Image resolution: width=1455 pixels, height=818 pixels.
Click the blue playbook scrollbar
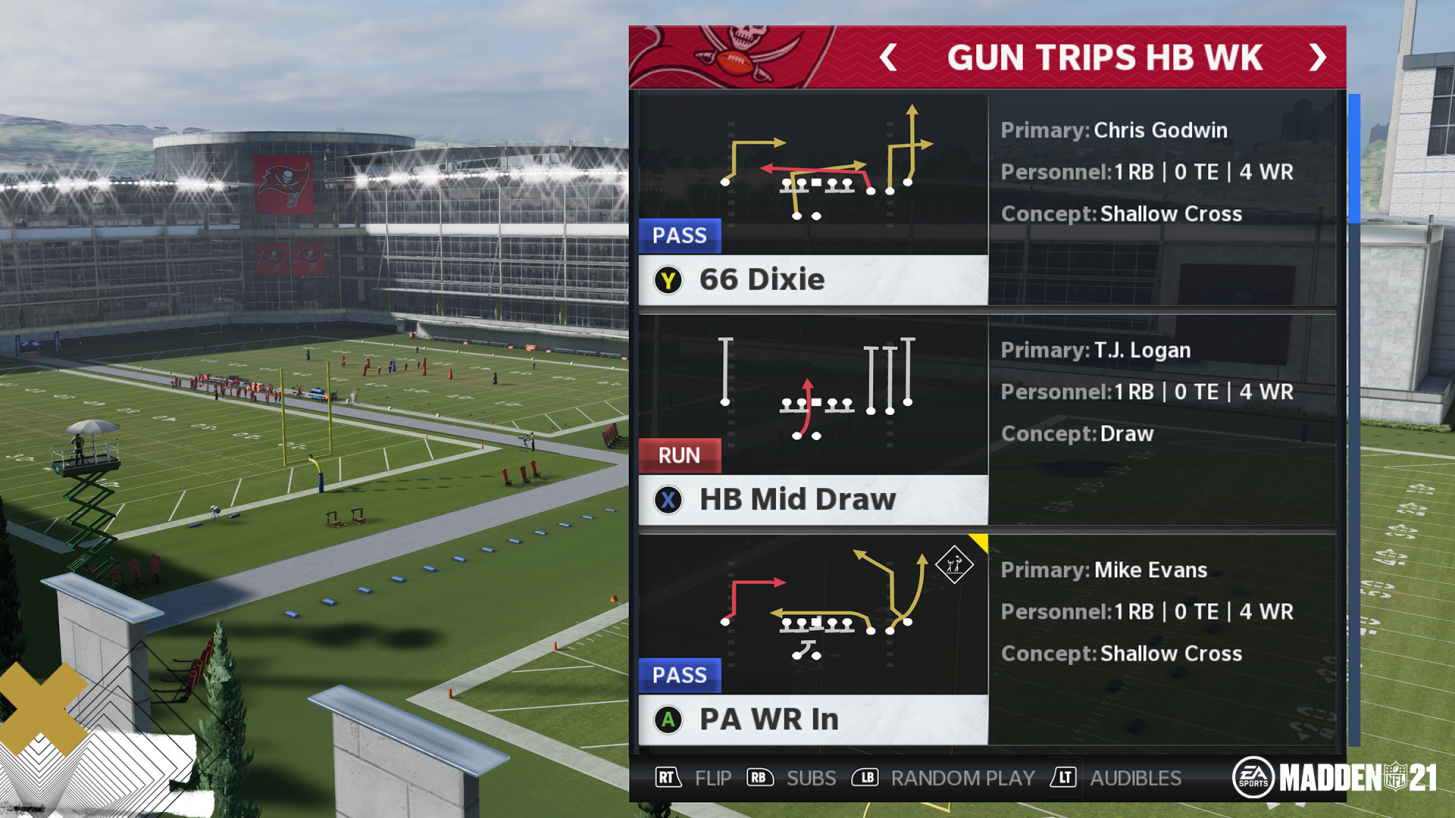pos(1354,160)
